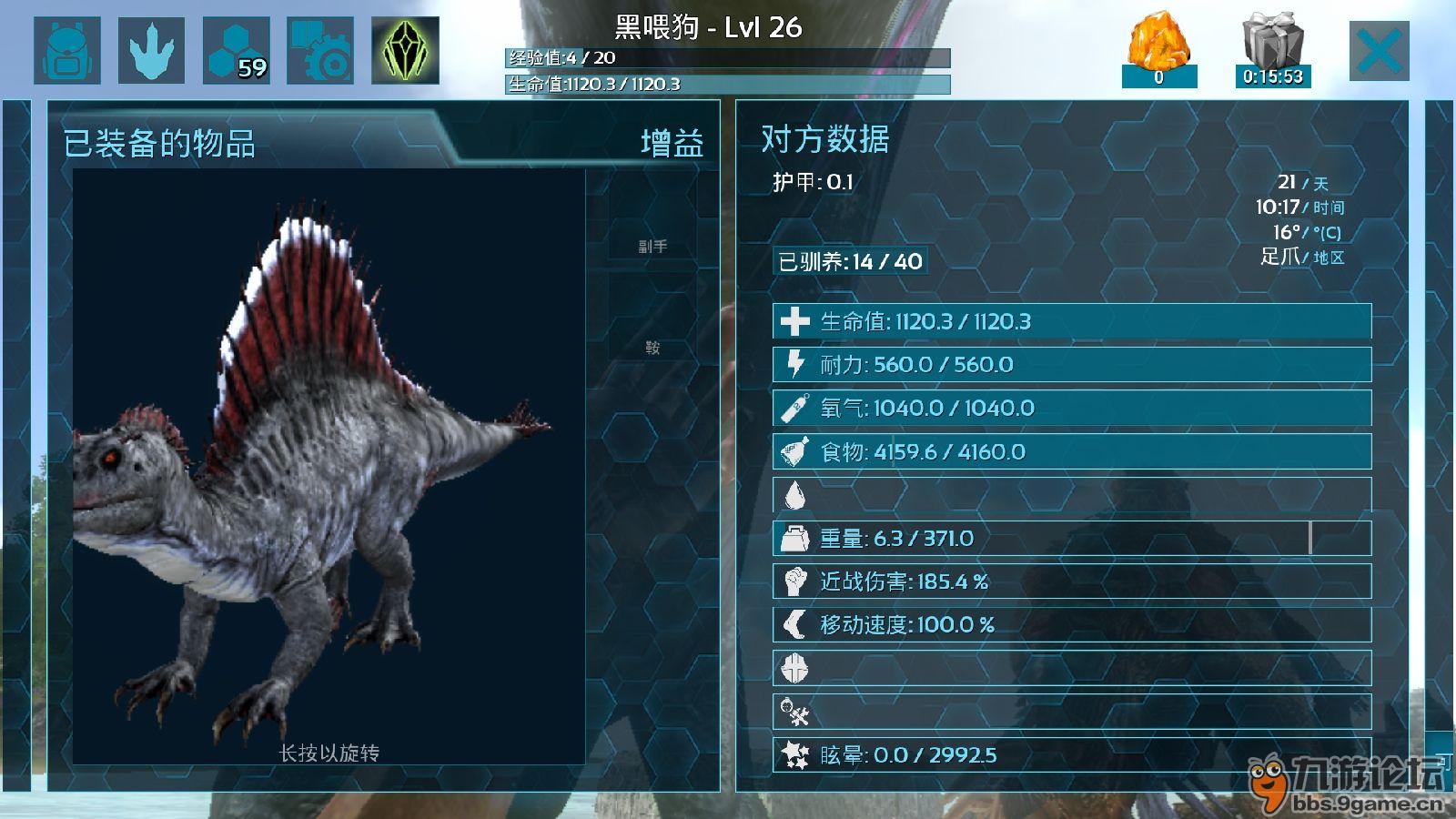Select the 生命值 health stat row

(1071, 321)
